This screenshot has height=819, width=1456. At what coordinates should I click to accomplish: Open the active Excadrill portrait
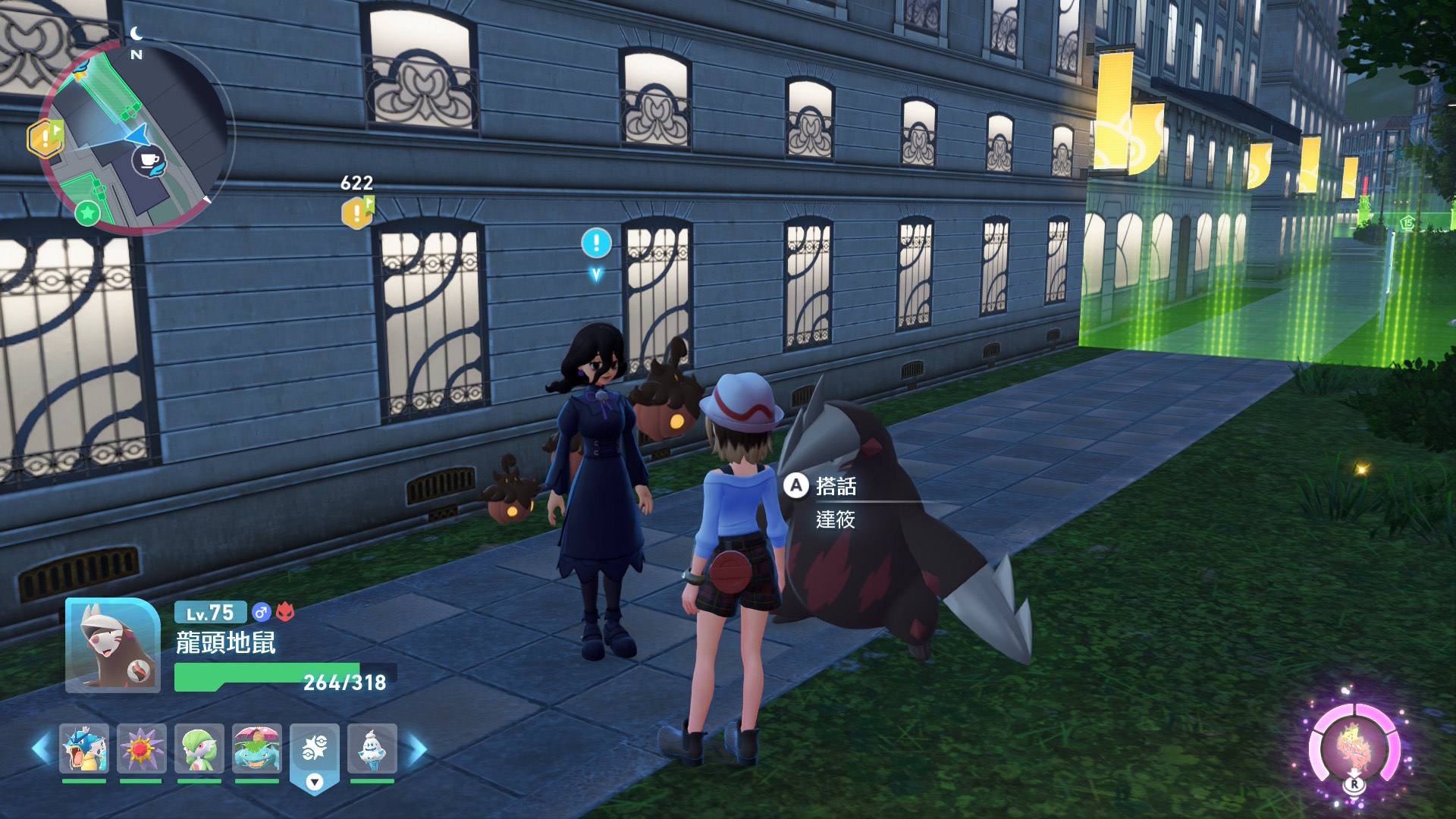coord(112,645)
